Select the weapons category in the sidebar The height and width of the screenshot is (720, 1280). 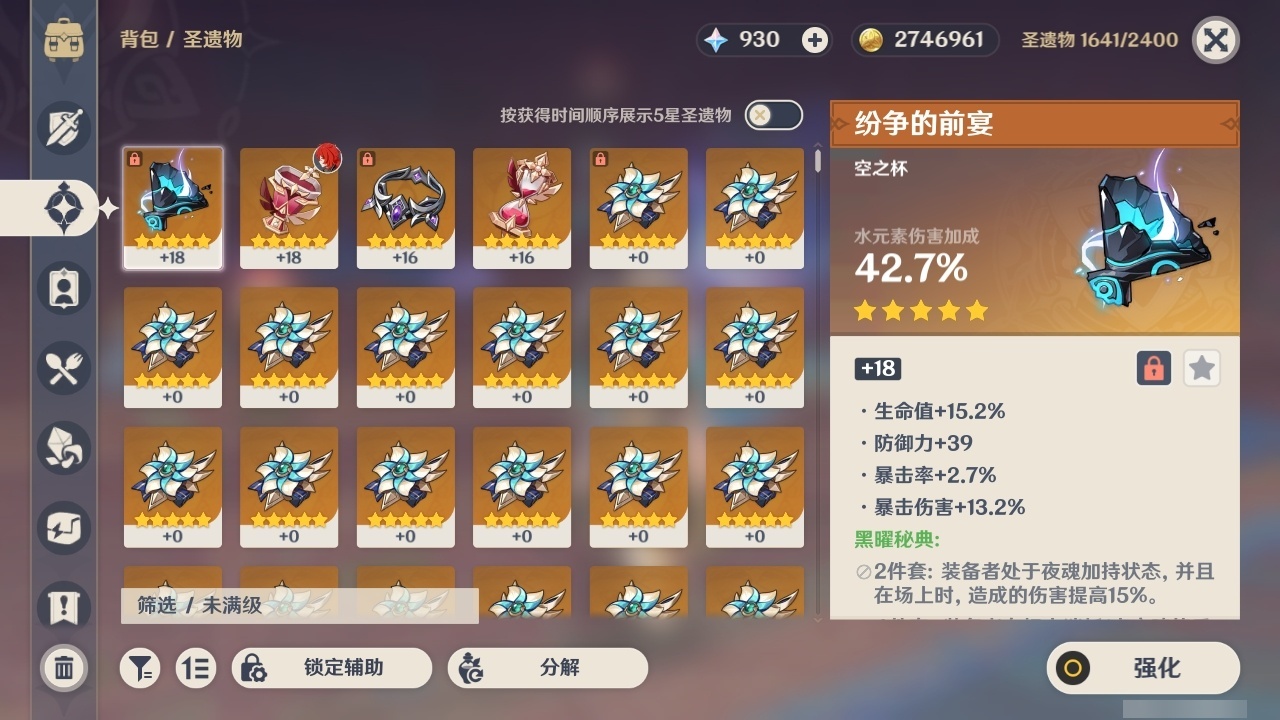[62, 128]
